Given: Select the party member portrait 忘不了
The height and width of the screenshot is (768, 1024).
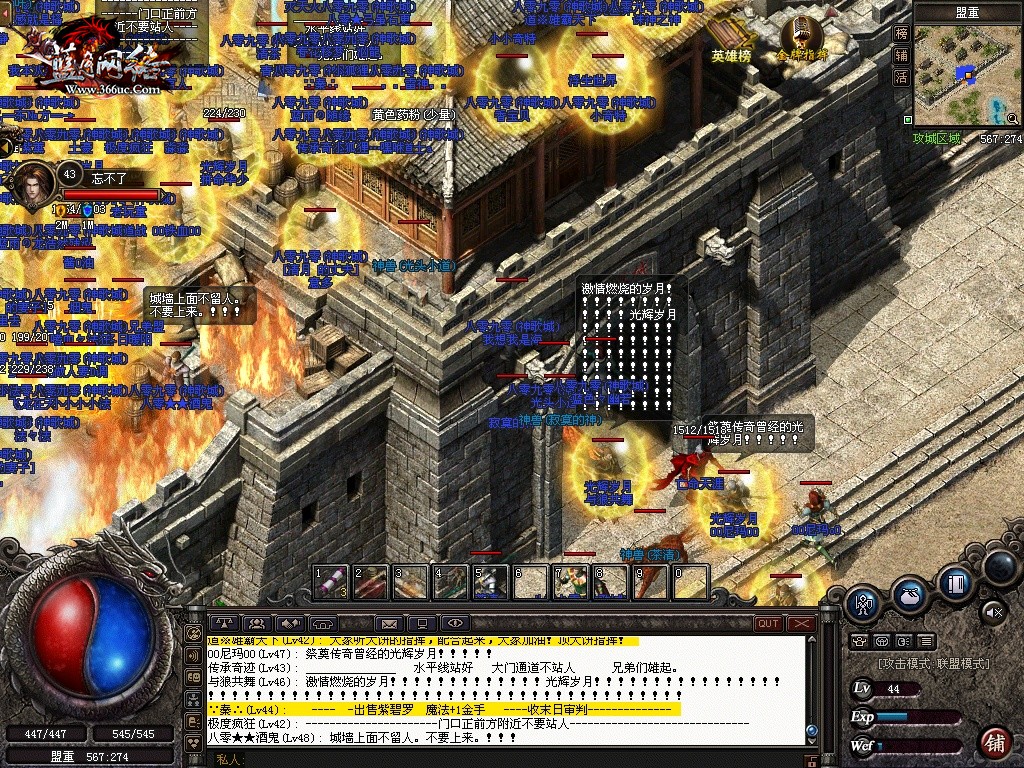Looking at the screenshot, I should [x=33, y=182].
